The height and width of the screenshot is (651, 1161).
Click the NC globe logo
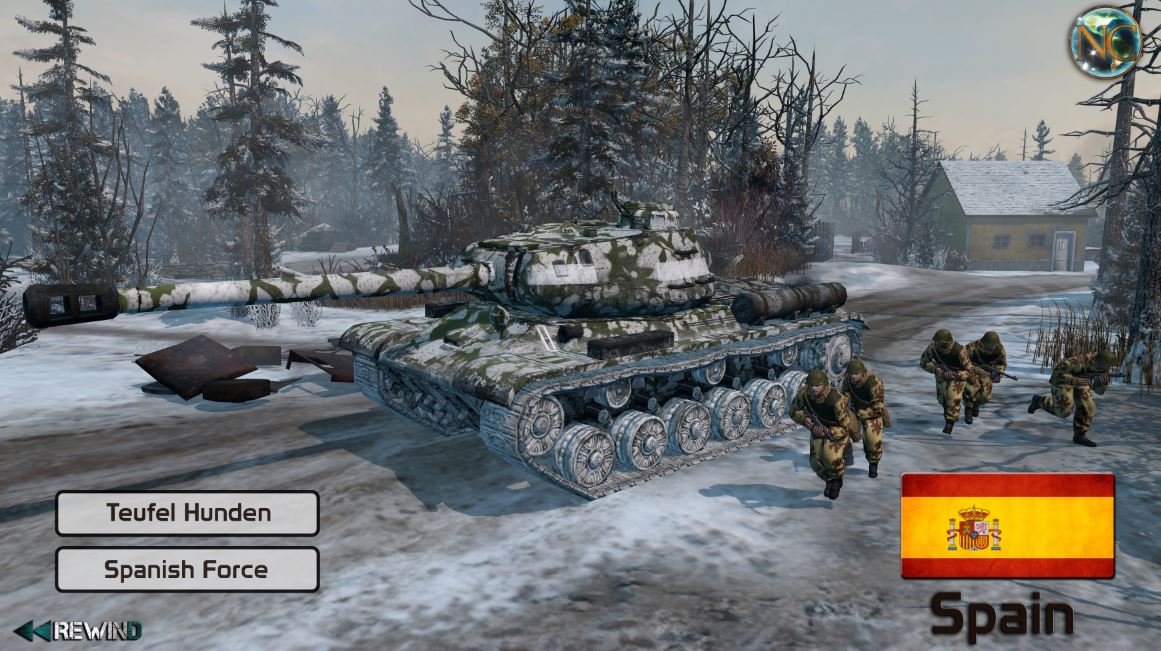pos(1104,42)
